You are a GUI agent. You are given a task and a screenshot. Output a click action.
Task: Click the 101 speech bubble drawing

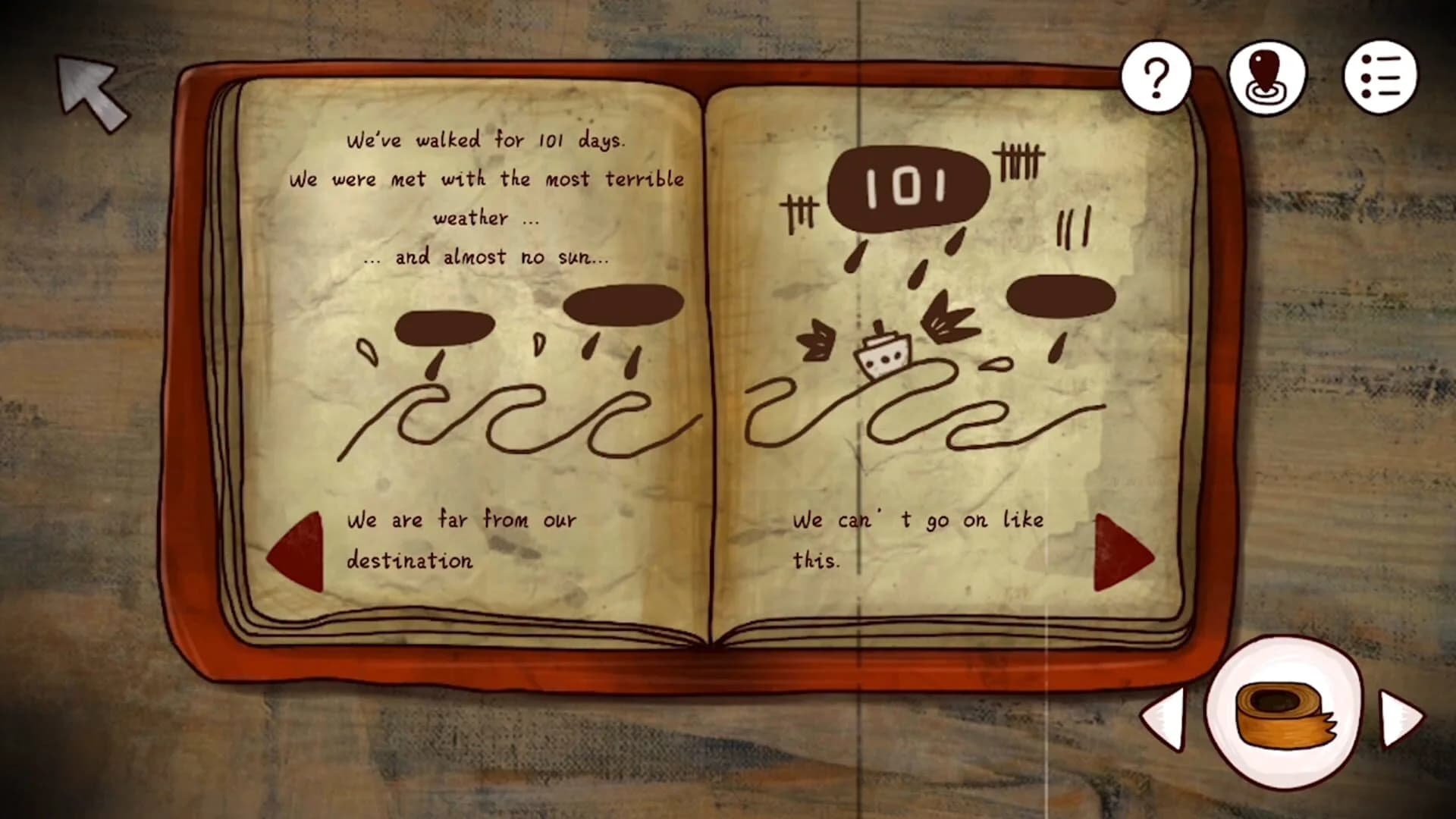(906, 186)
